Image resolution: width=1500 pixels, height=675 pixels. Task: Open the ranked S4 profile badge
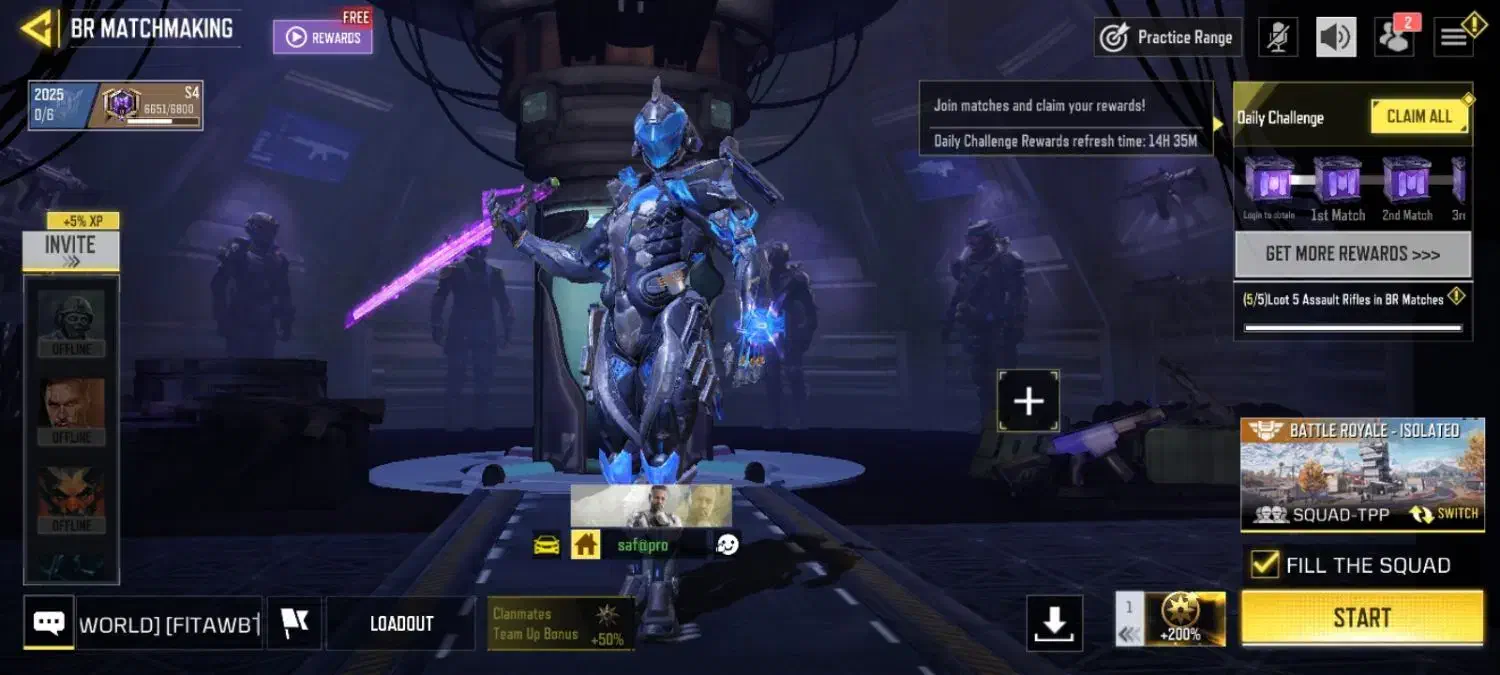(150, 105)
